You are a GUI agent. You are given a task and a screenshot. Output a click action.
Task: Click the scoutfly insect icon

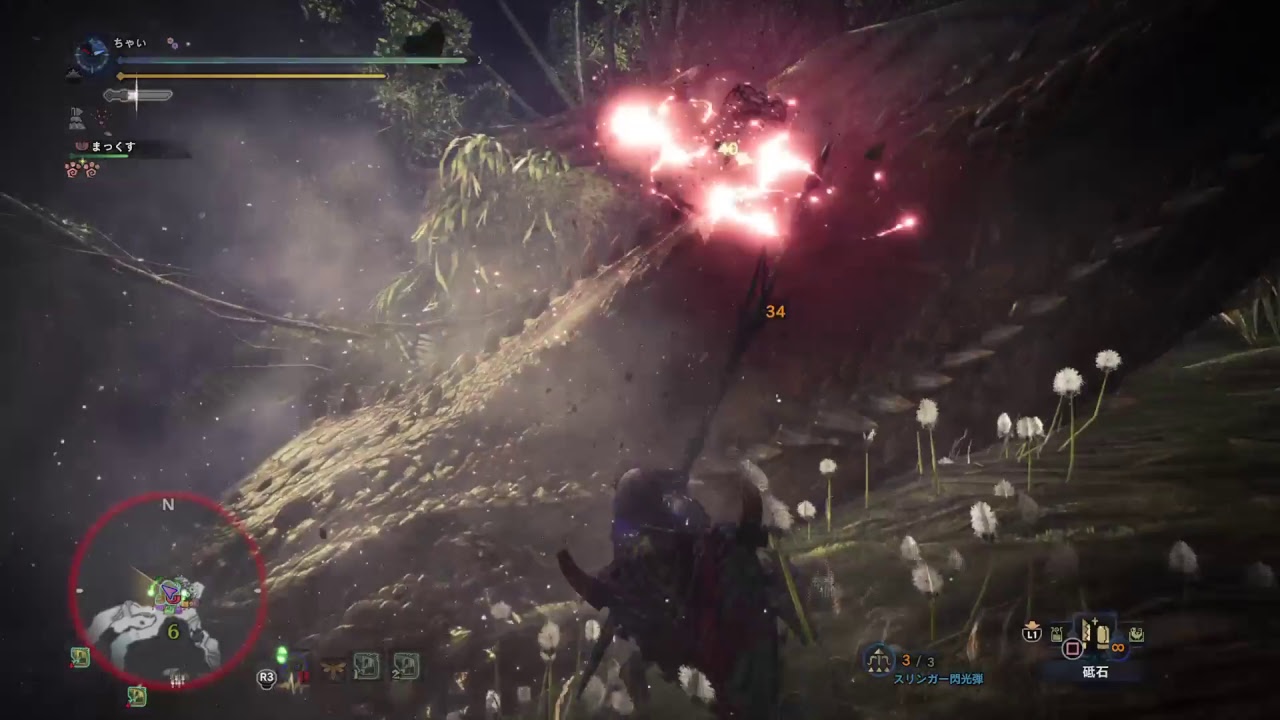click(332, 666)
